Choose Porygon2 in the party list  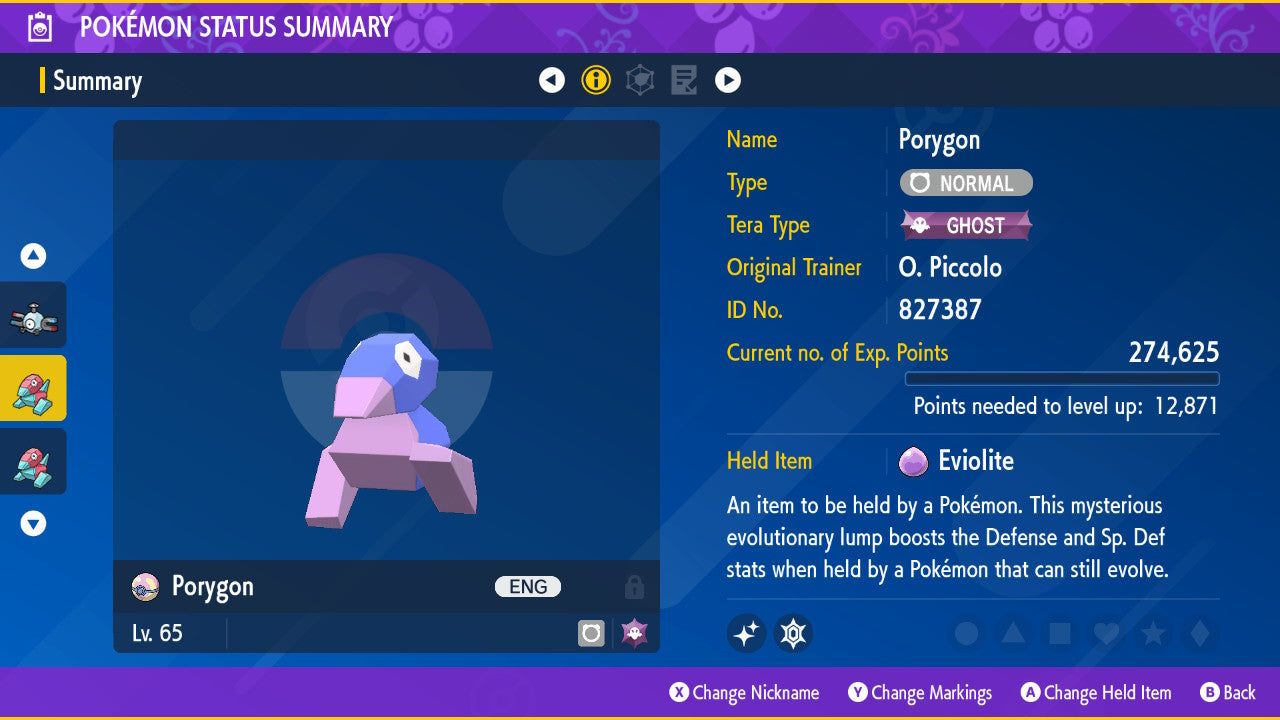(x=34, y=461)
